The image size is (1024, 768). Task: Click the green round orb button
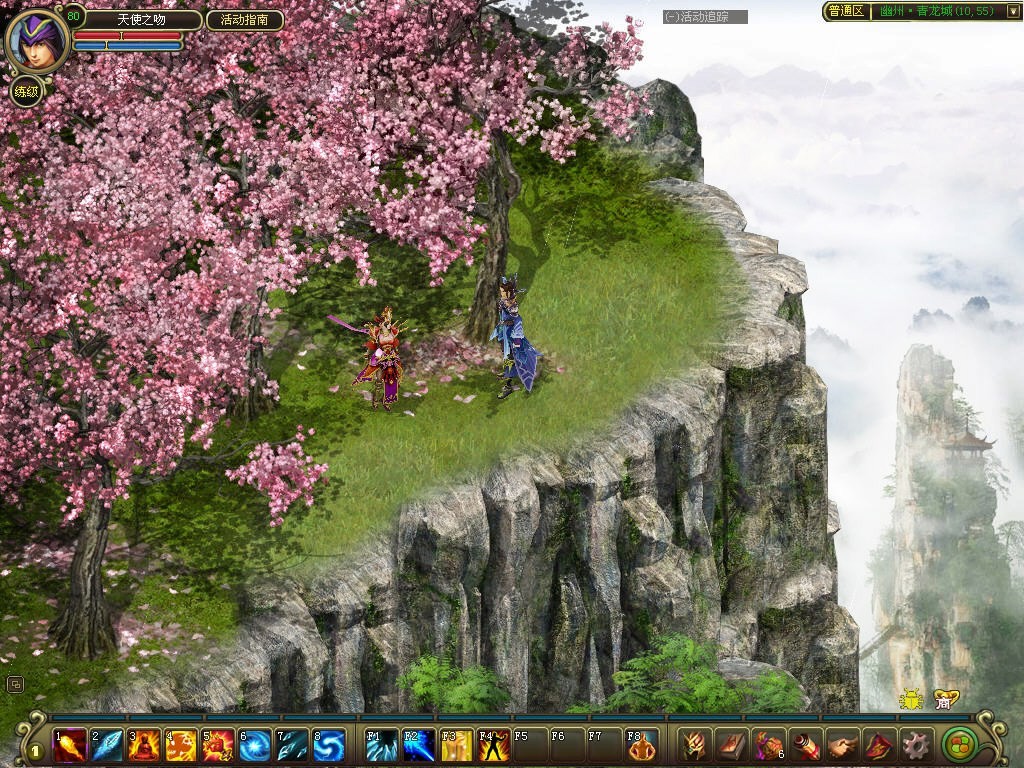pyautogui.click(x=960, y=745)
